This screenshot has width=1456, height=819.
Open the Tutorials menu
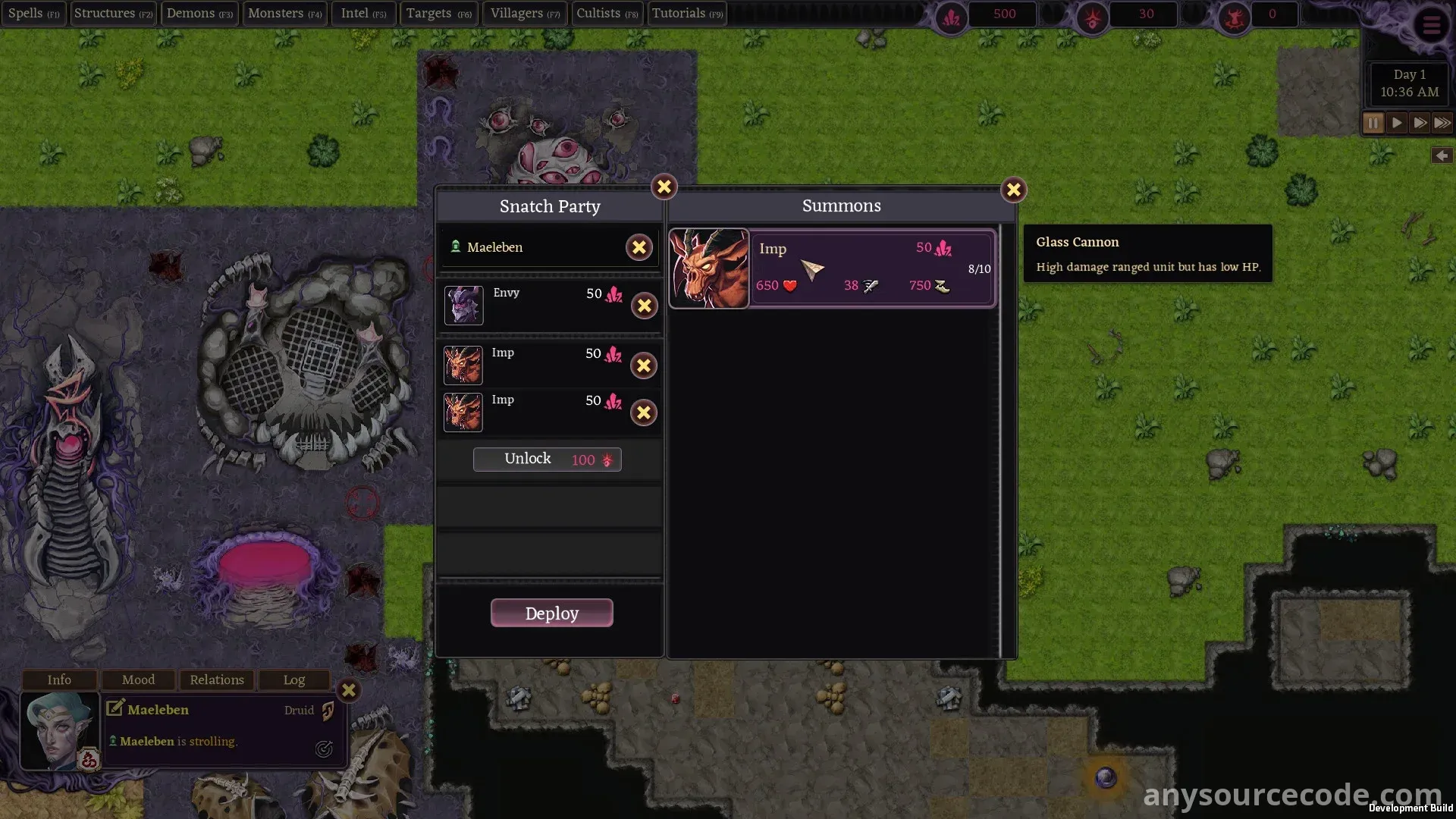point(687,14)
